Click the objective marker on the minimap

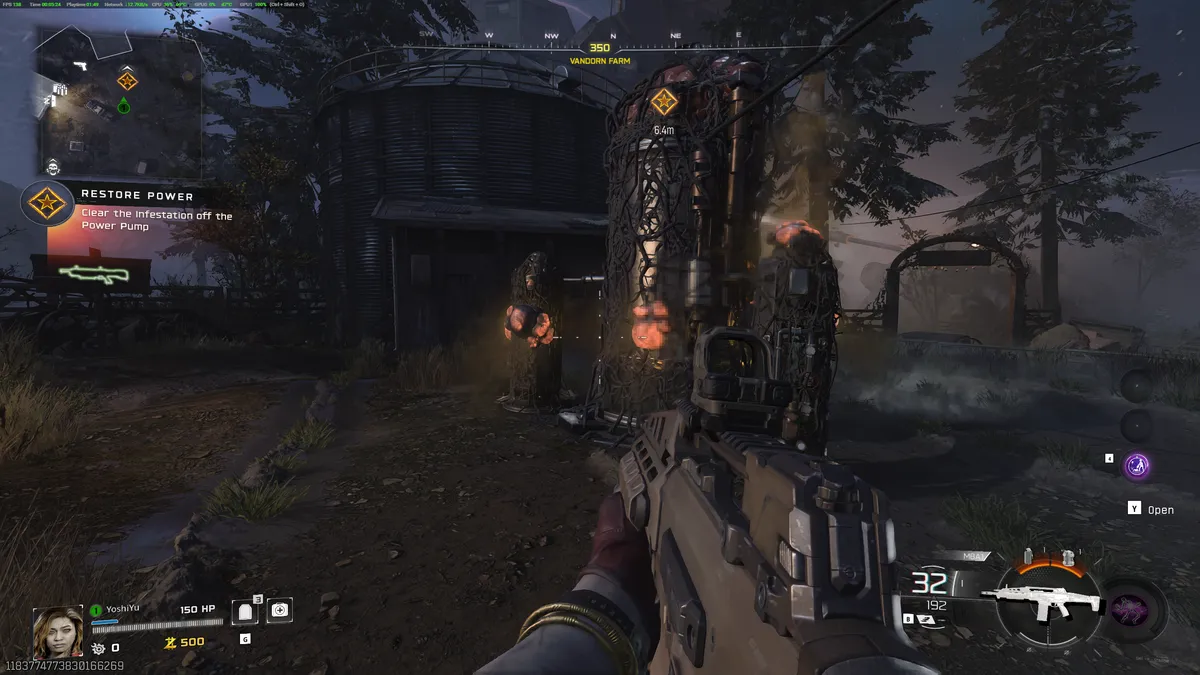(x=127, y=81)
